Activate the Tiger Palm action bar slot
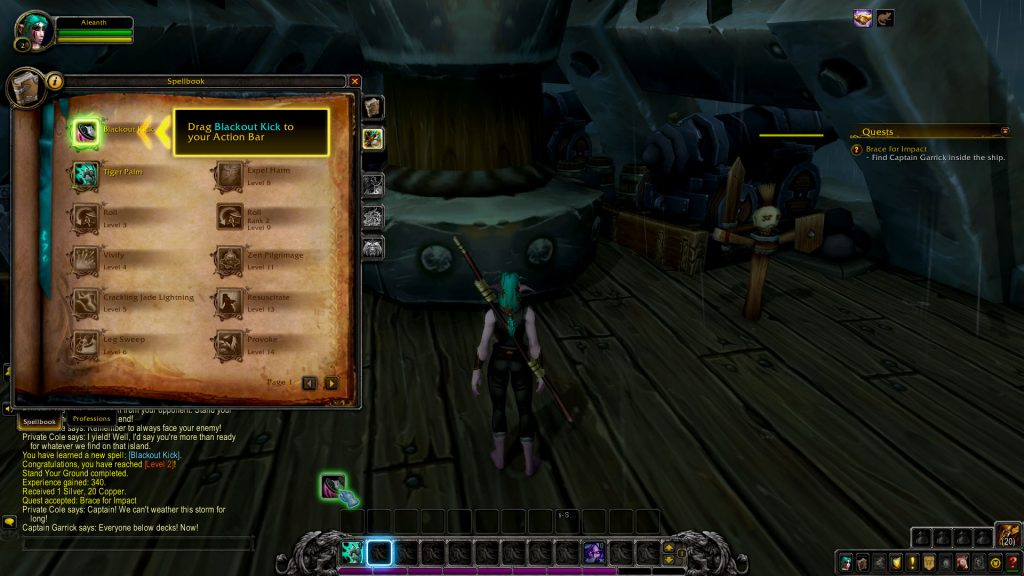Viewport: 1024px width, 576px height. (352, 552)
